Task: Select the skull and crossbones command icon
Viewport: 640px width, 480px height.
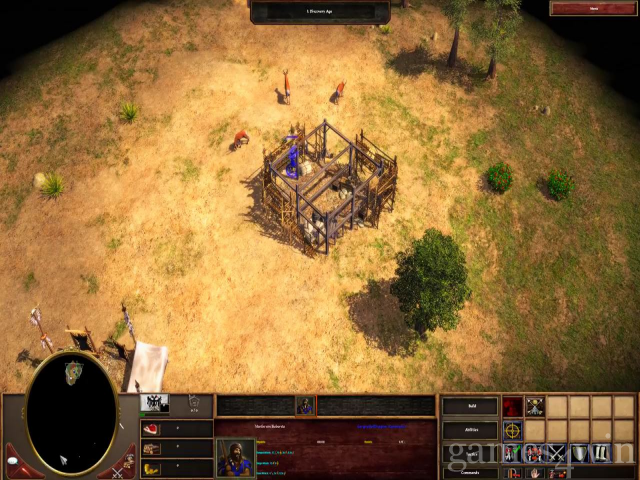Action: [535, 407]
